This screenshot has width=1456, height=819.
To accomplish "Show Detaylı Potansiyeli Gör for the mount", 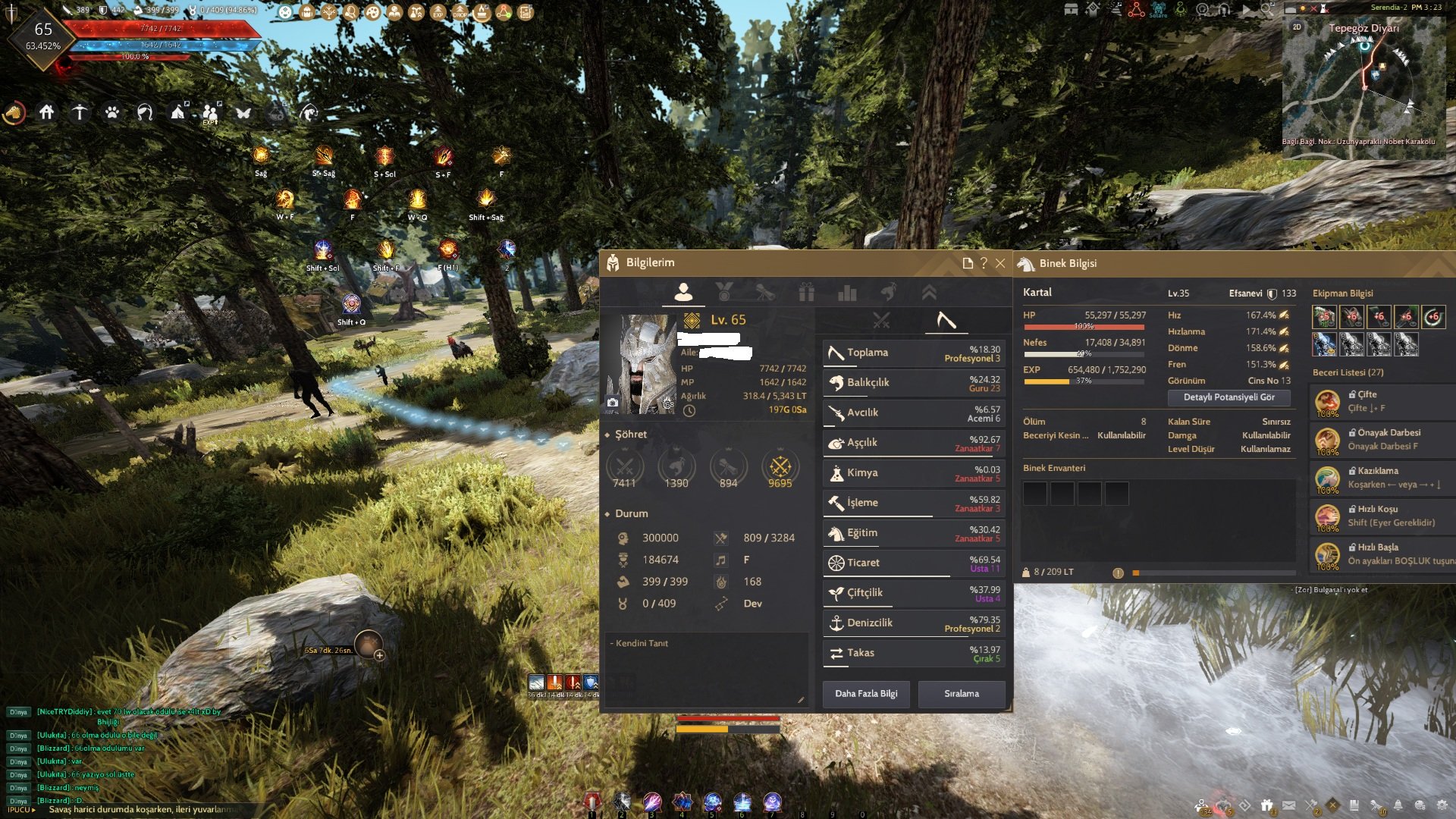I will point(1228,397).
